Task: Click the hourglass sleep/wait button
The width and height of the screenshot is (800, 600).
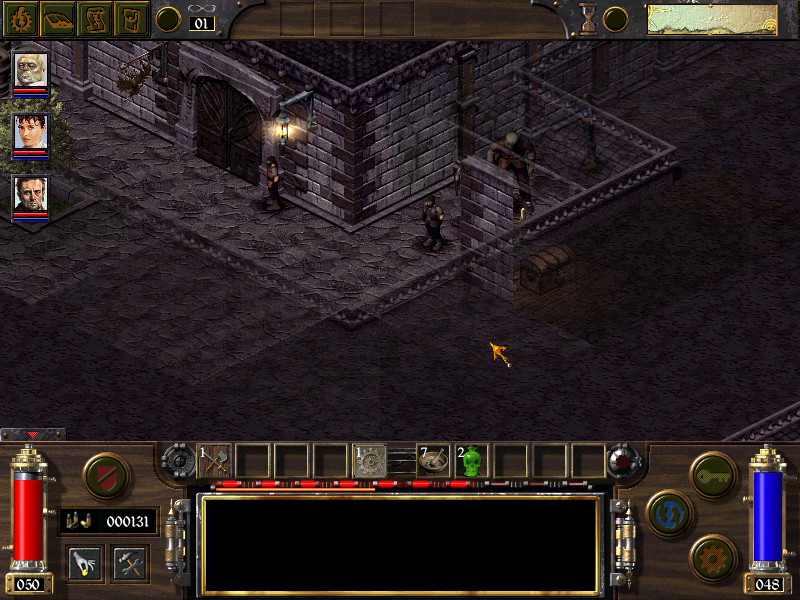Action: [x=589, y=19]
